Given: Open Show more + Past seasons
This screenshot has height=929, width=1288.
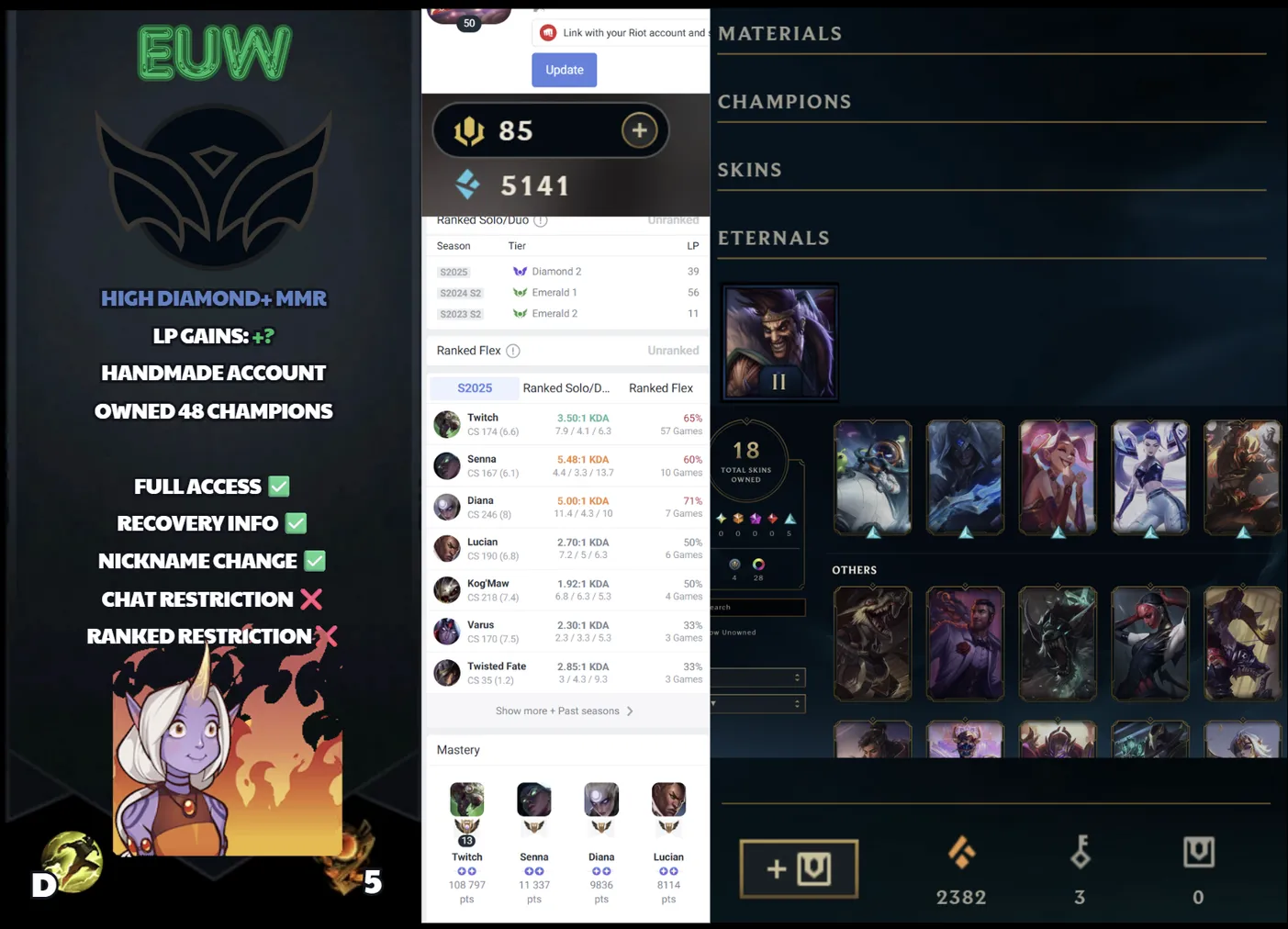Looking at the screenshot, I should click(558, 710).
